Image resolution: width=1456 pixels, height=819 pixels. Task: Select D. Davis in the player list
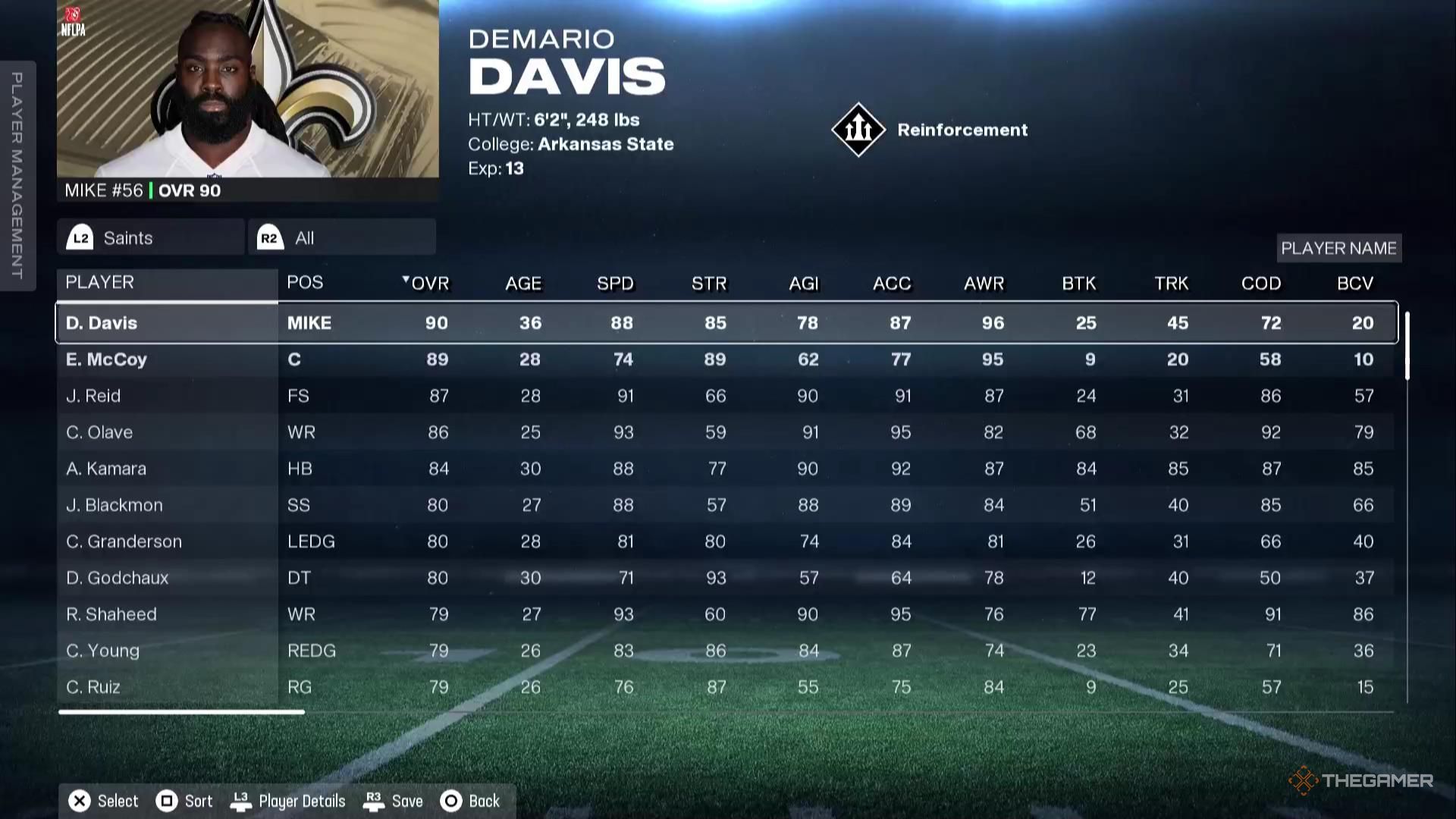pyautogui.click(x=167, y=322)
